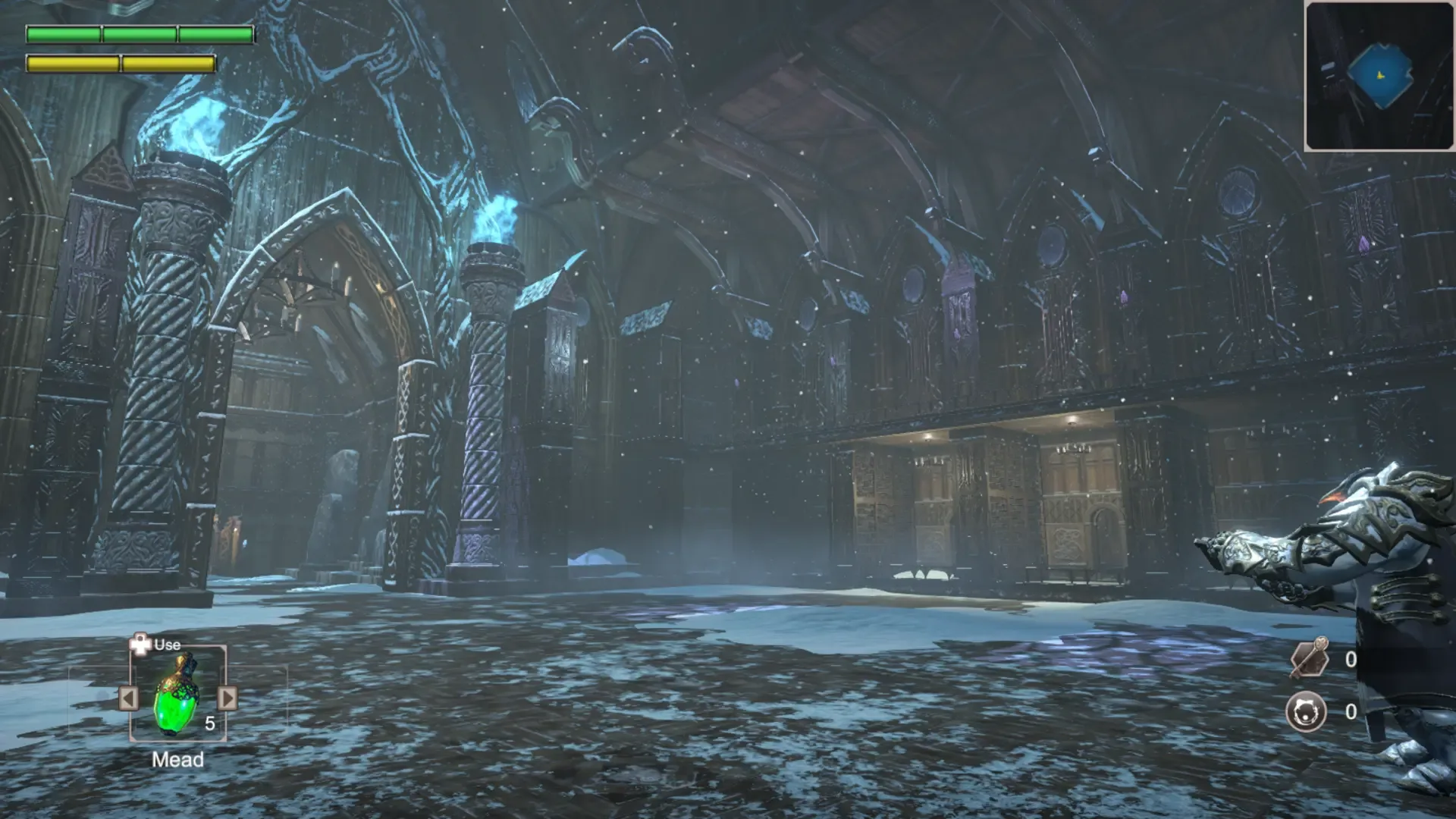Click the health cross icon beside Use
This screenshot has height=819, width=1456.
click(140, 645)
